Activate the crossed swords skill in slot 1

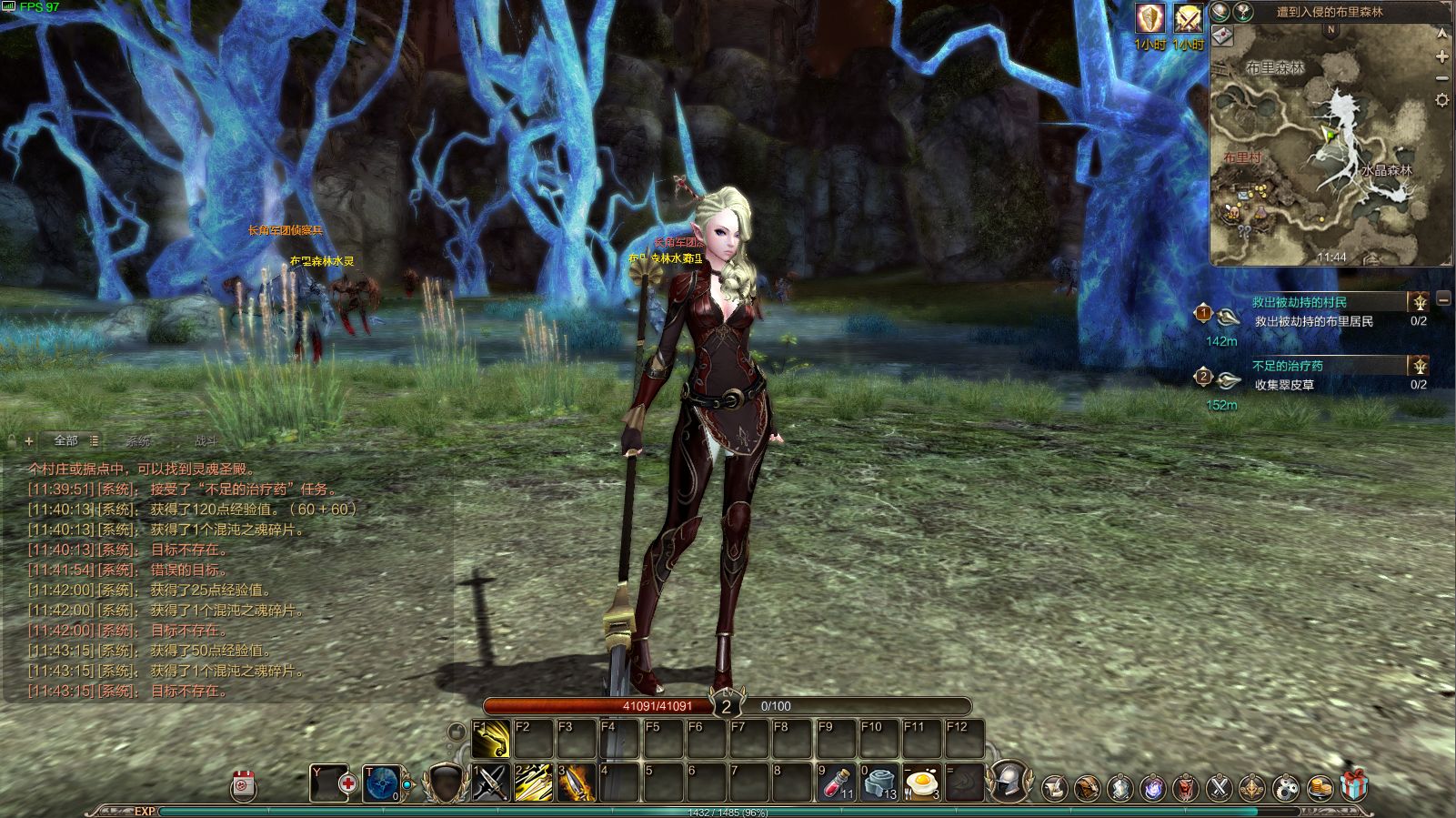pyautogui.click(x=491, y=783)
